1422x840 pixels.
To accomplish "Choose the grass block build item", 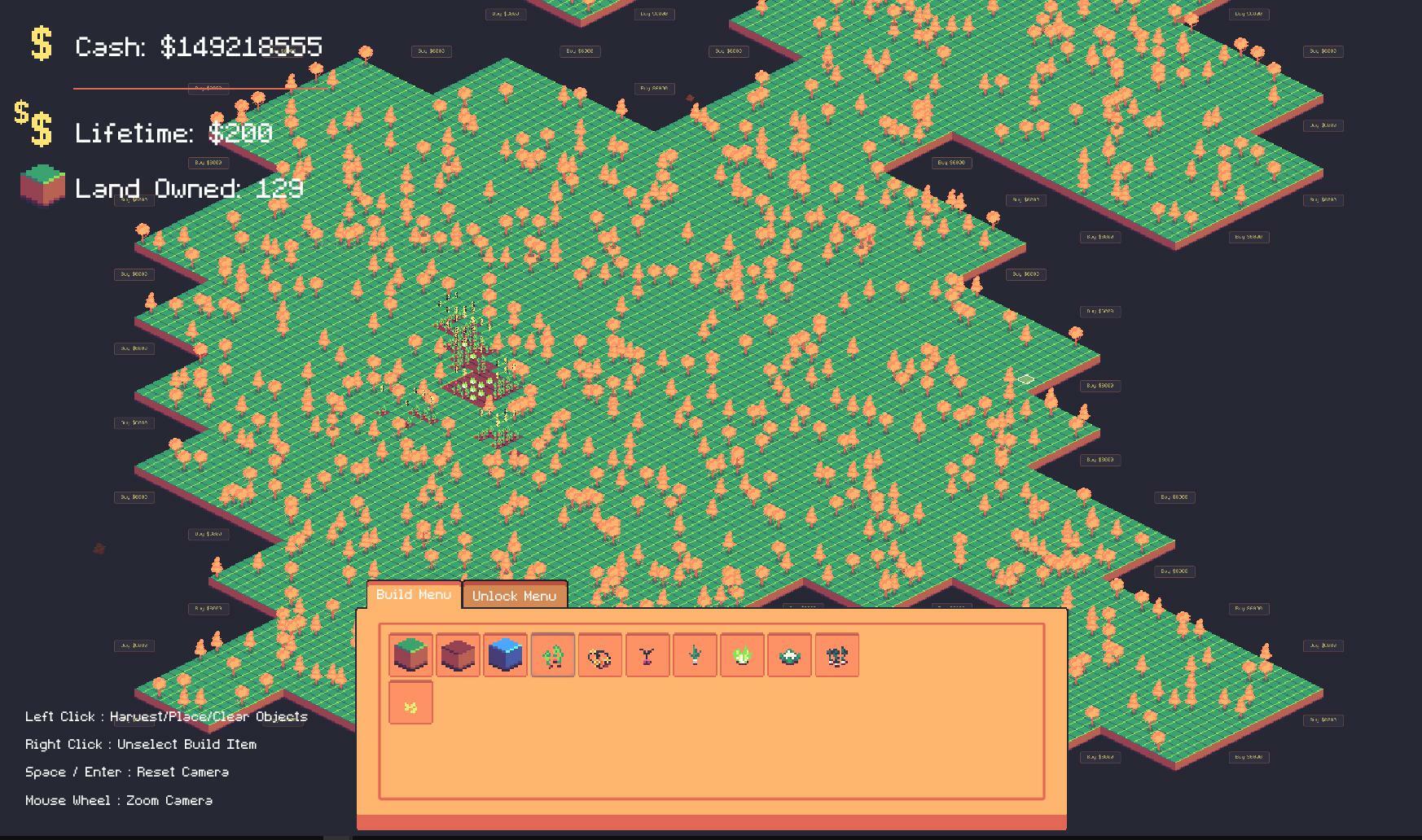I will [x=410, y=655].
